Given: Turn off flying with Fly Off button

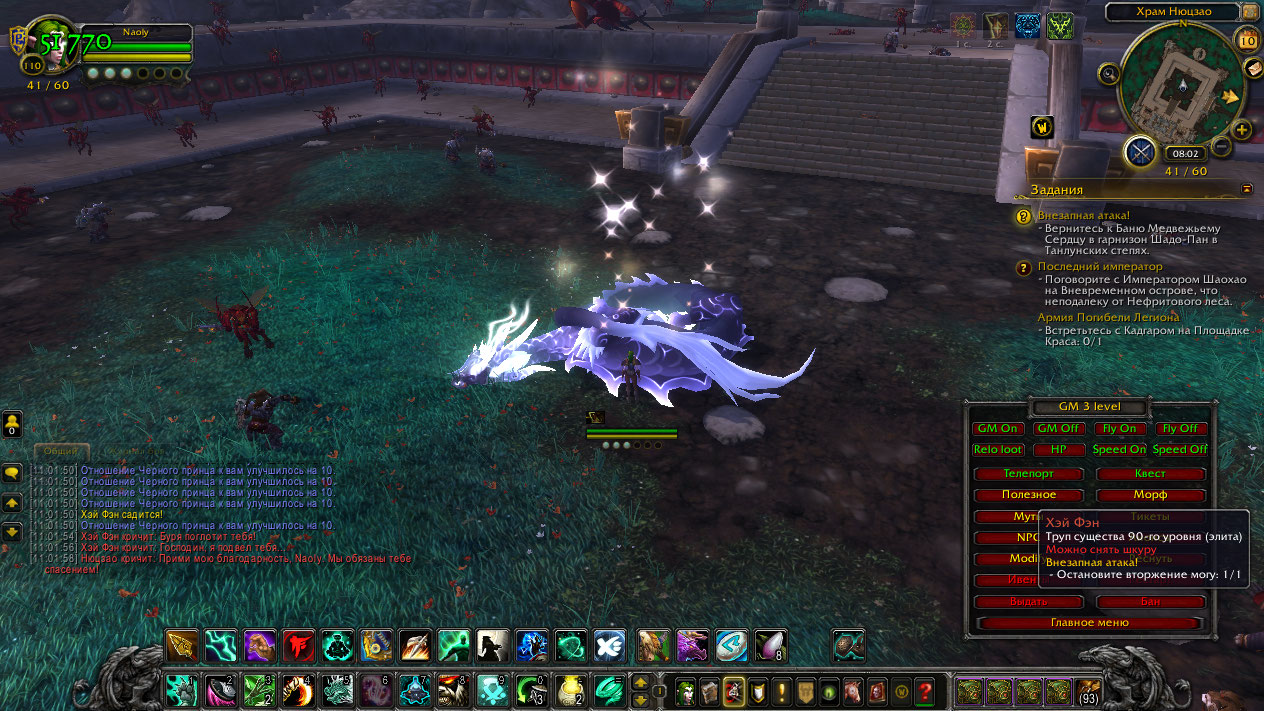Looking at the screenshot, I should [x=1179, y=428].
